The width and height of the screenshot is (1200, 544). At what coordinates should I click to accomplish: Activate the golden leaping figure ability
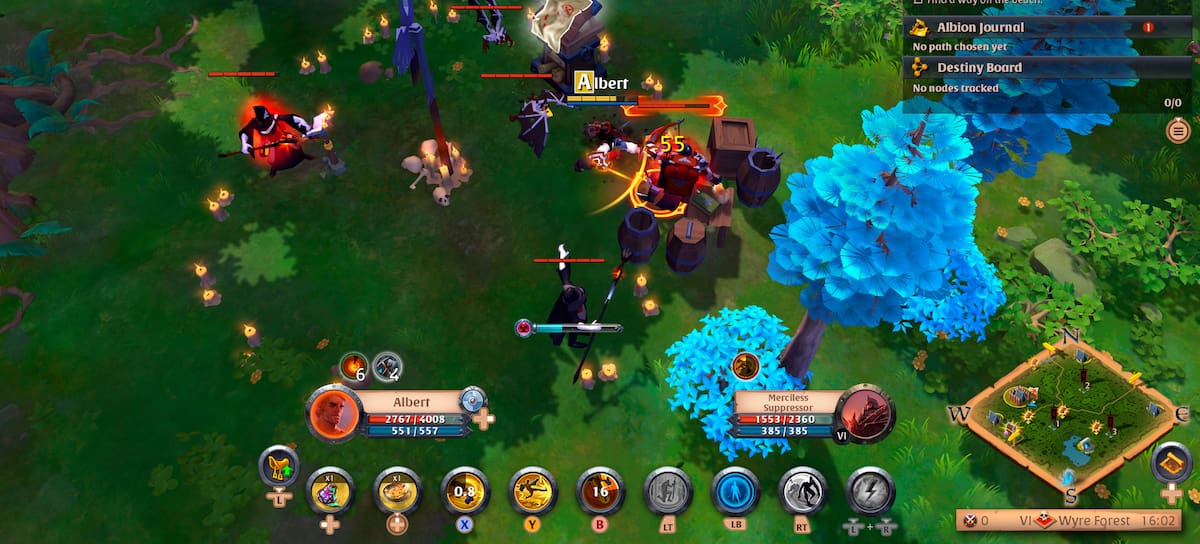[533, 490]
